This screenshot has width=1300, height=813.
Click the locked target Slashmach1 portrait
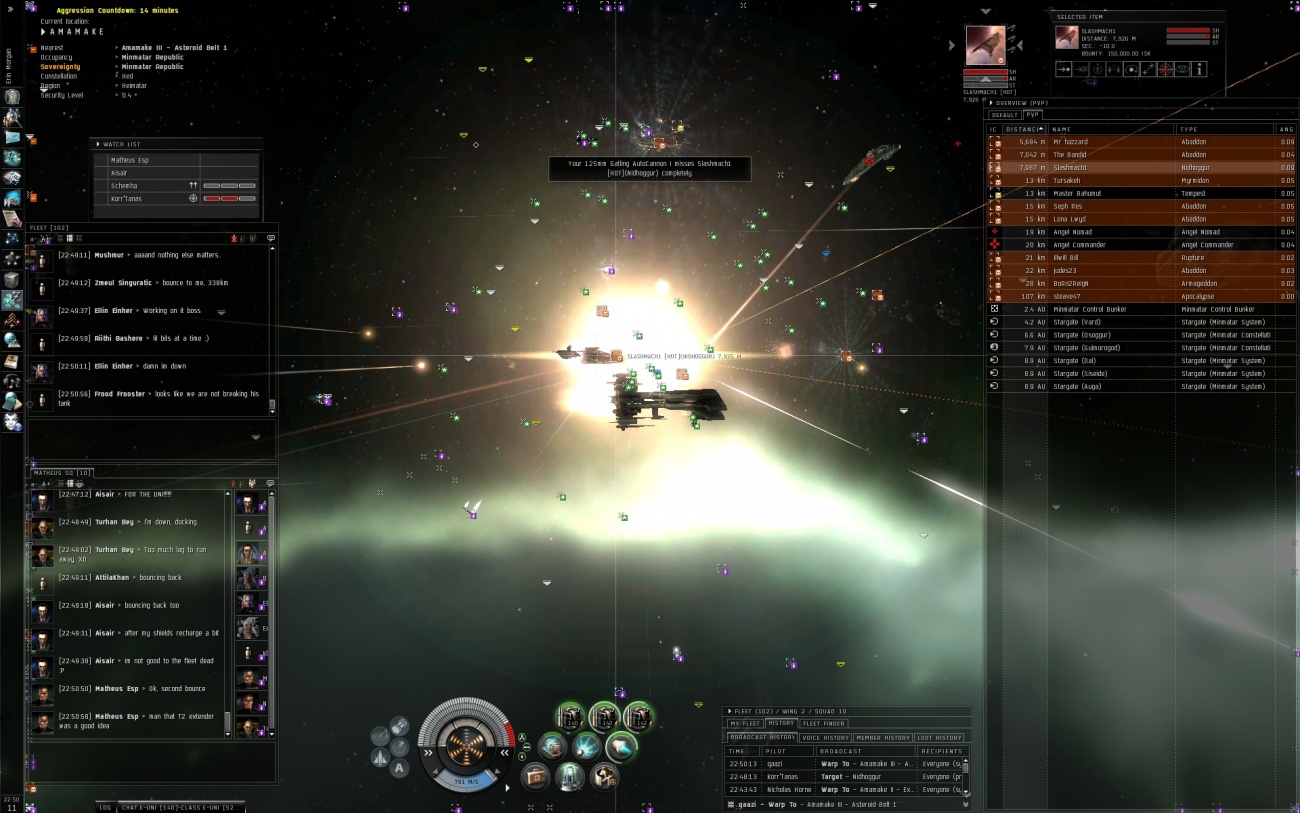(x=985, y=46)
